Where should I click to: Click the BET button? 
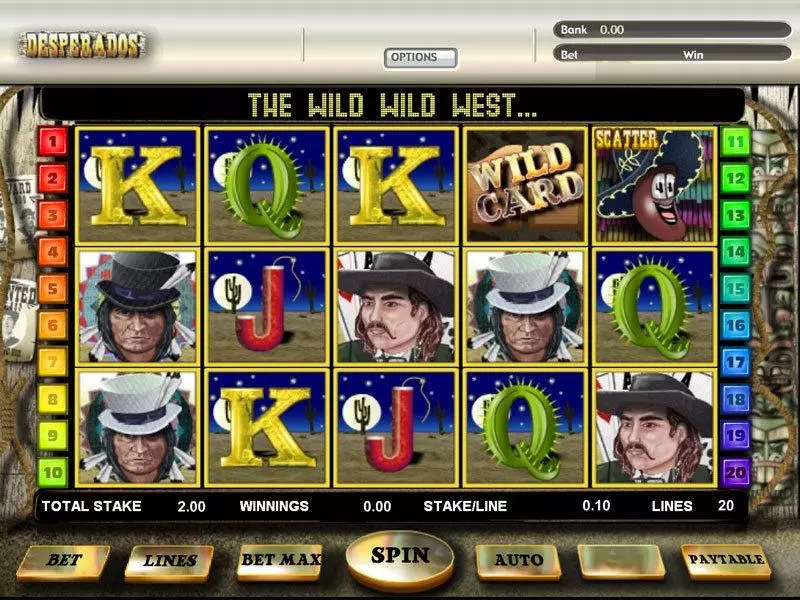(63, 561)
